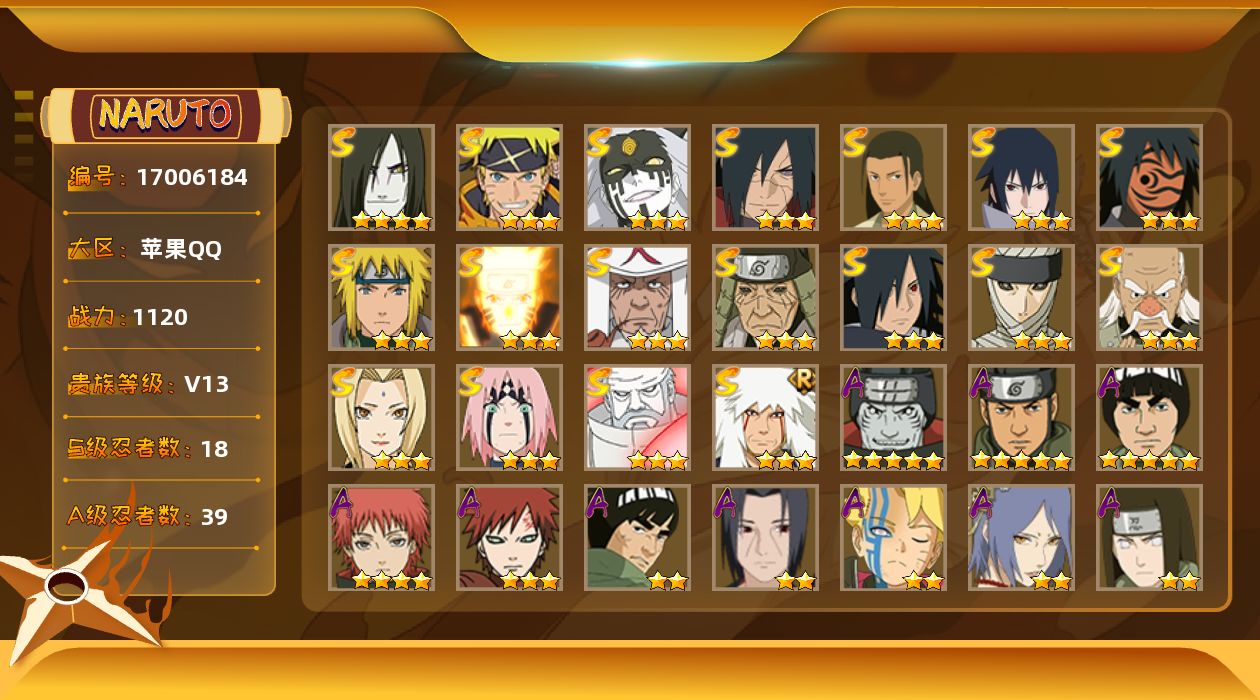Select the Orochimaru ninja portrait
Screen dimensions: 1260x700
pyautogui.click(x=381, y=177)
